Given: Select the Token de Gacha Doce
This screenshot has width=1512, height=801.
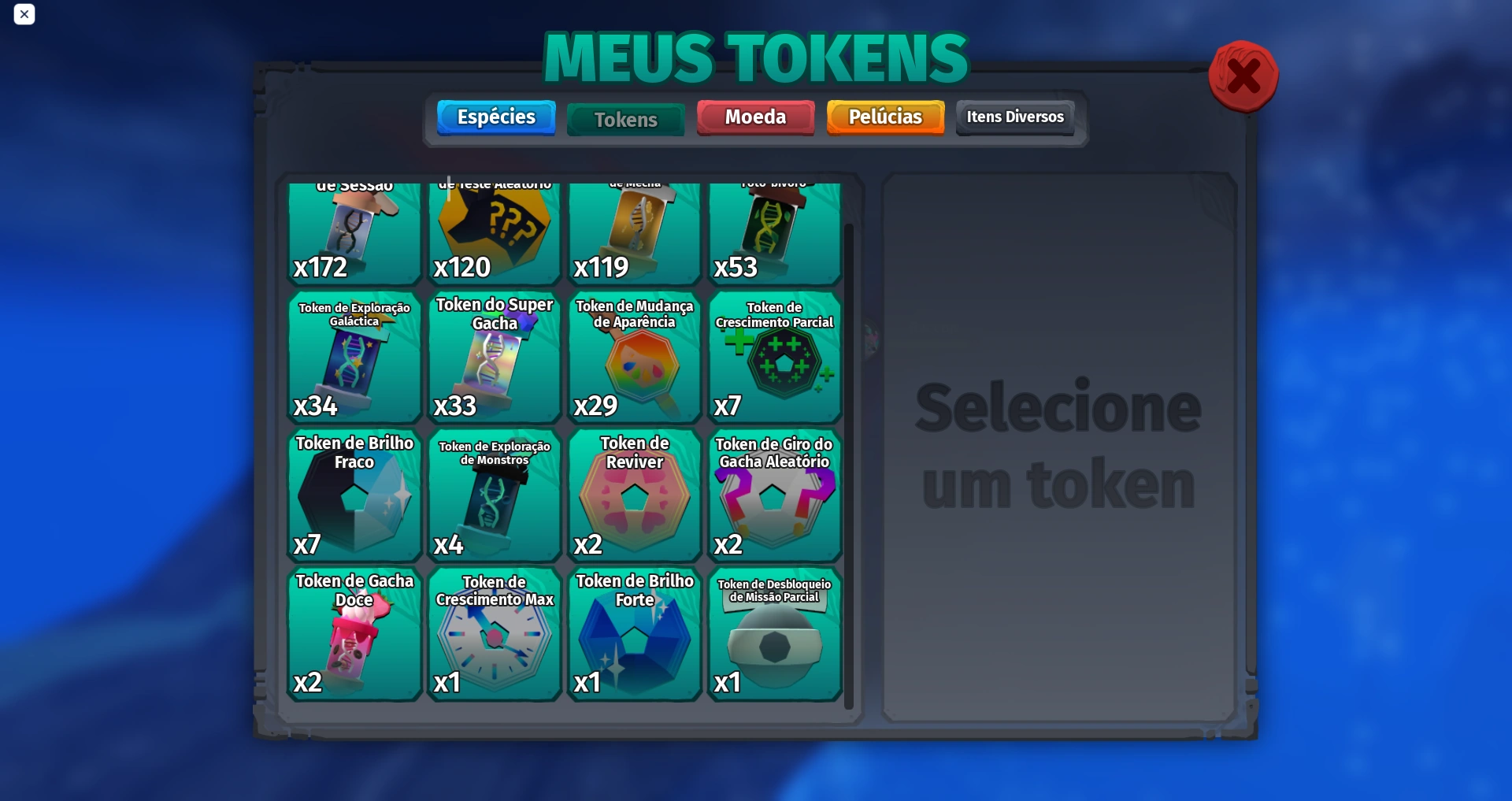Looking at the screenshot, I should 354,634.
